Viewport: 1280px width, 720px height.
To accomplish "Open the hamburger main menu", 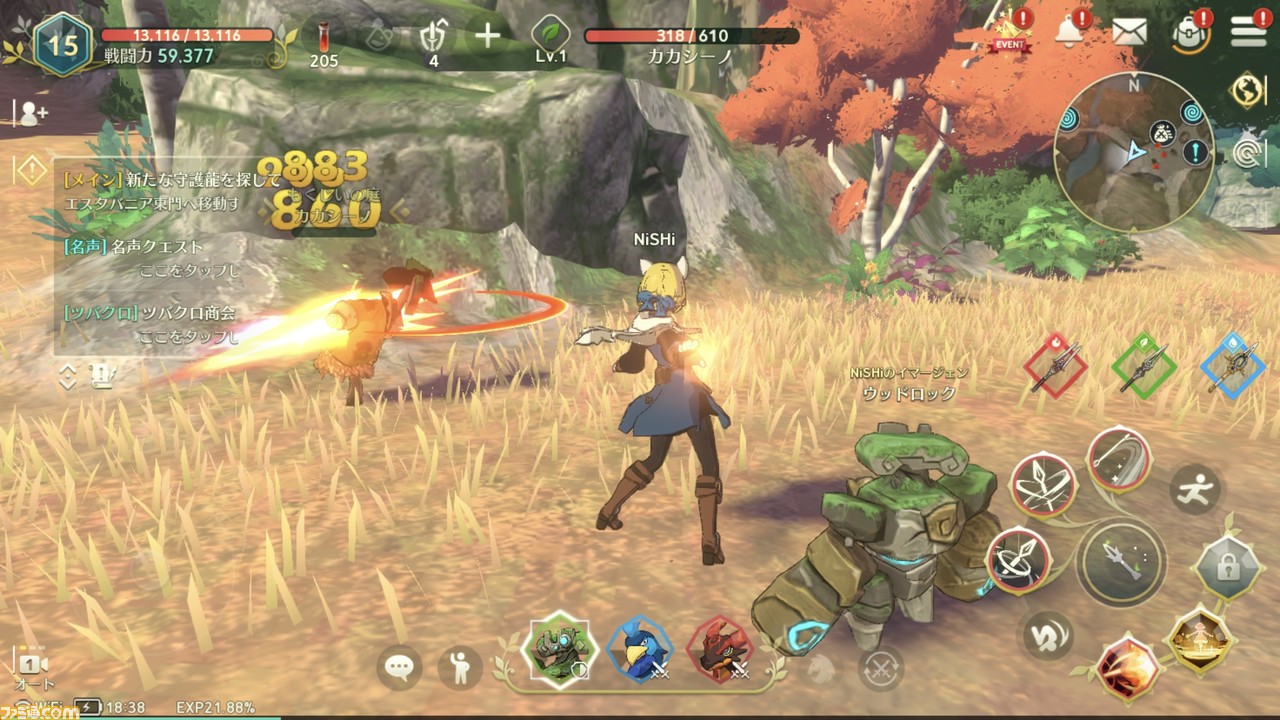I will (x=1248, y=31).
